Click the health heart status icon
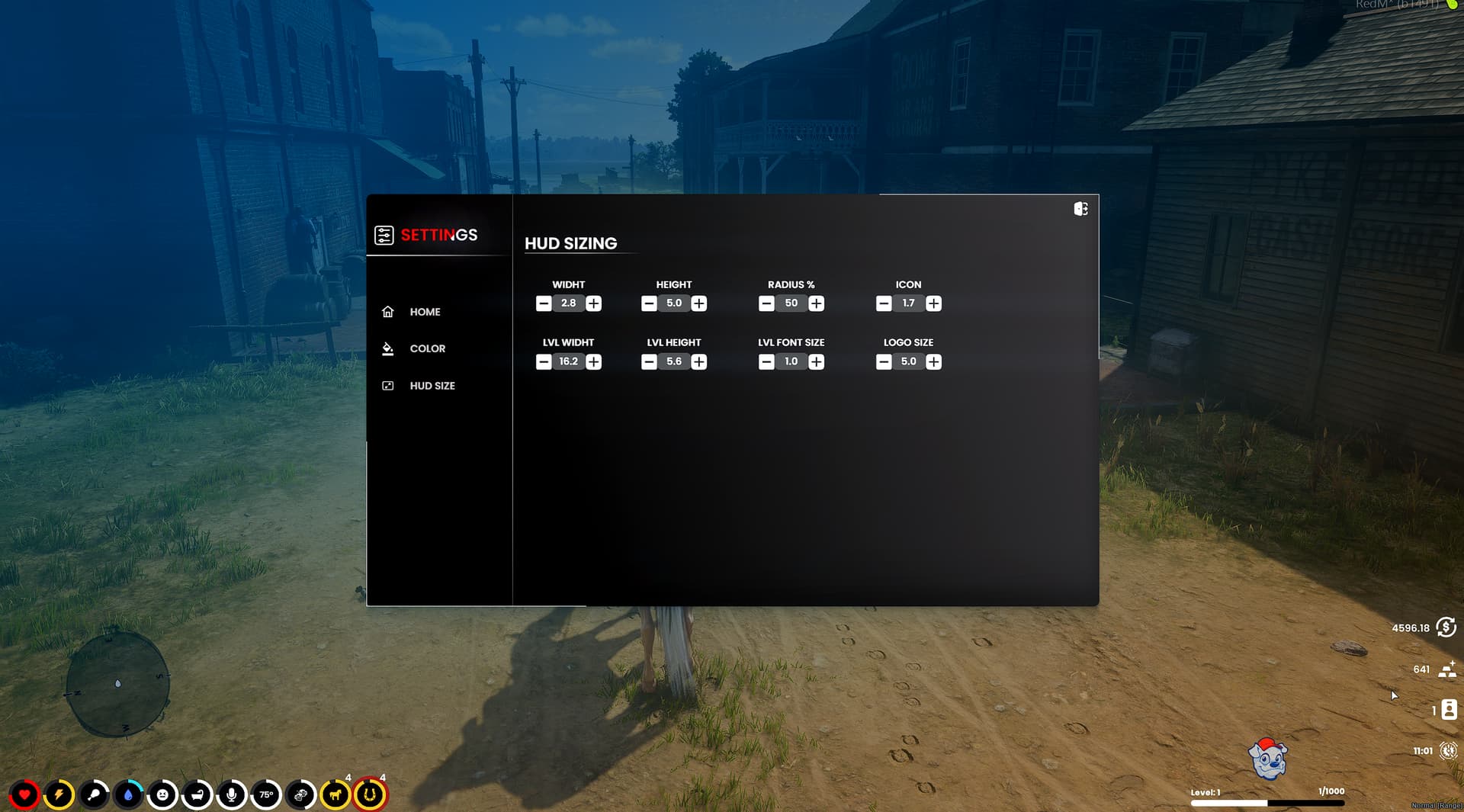Image resolution: width=1464 pixels, height=812 pixels. coord(27,794)
